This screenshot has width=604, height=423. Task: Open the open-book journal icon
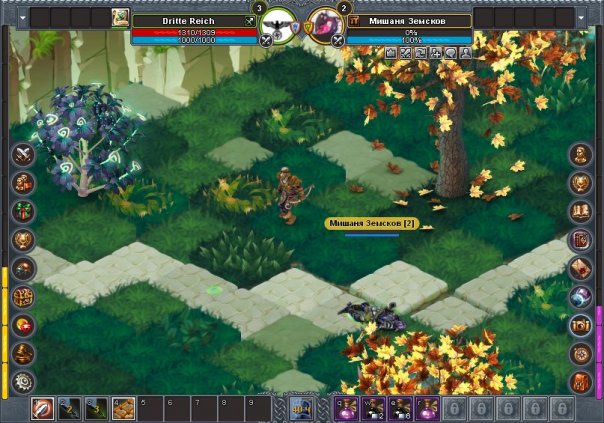(x=582, y=212)
